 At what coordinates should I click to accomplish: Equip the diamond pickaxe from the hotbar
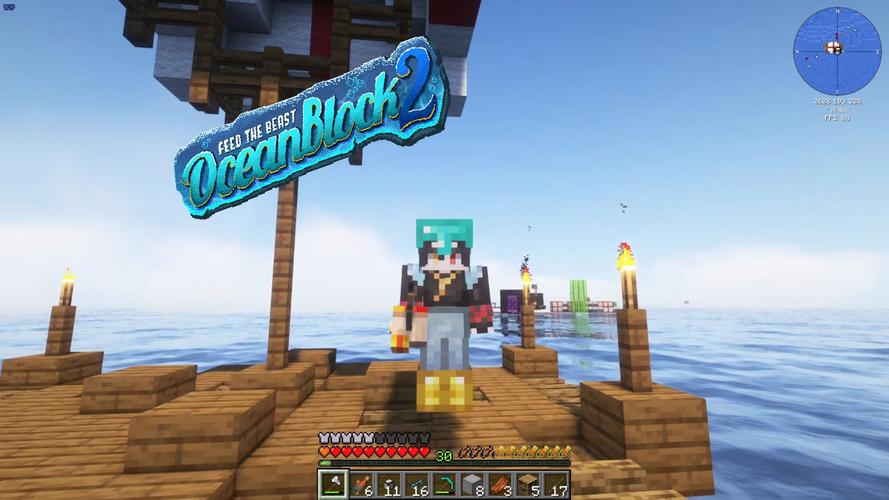click(x=445, y=485)
